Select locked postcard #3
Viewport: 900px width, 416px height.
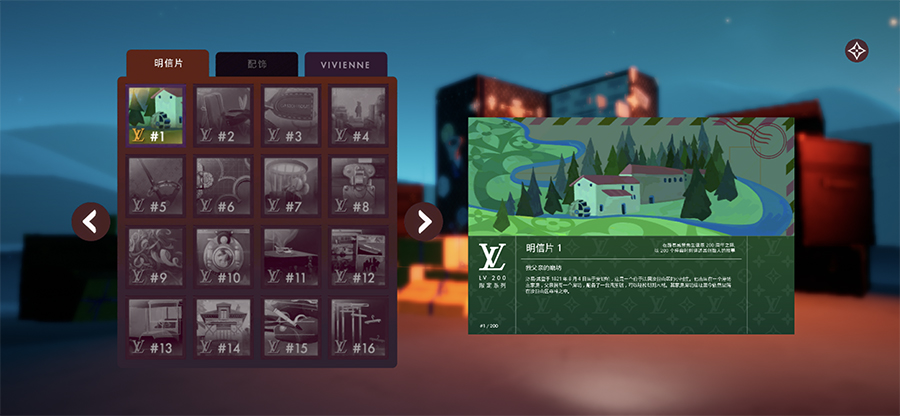click(x=291, y=115)
